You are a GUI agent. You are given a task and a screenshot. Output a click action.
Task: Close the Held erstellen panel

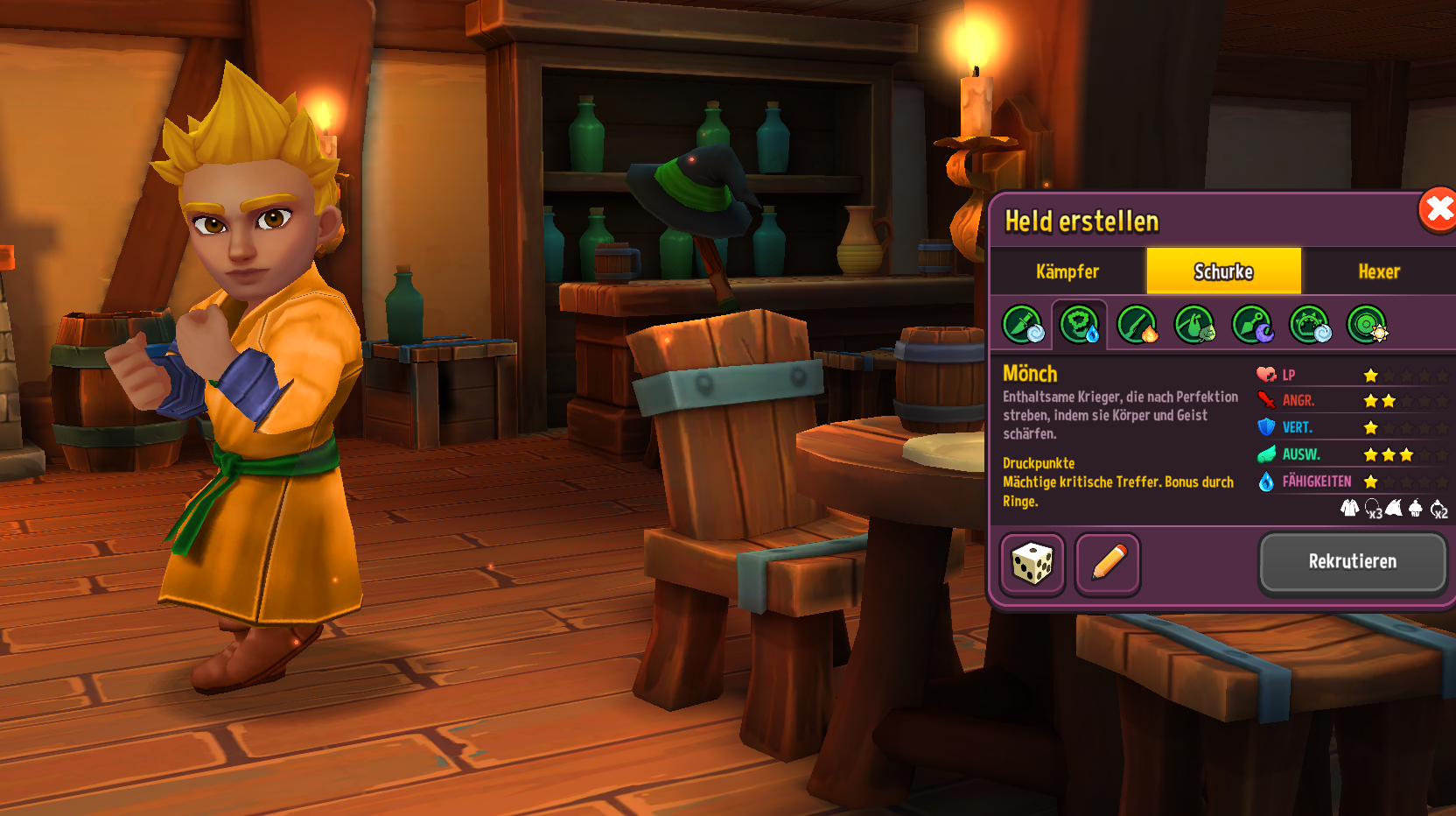[1437, 210]
